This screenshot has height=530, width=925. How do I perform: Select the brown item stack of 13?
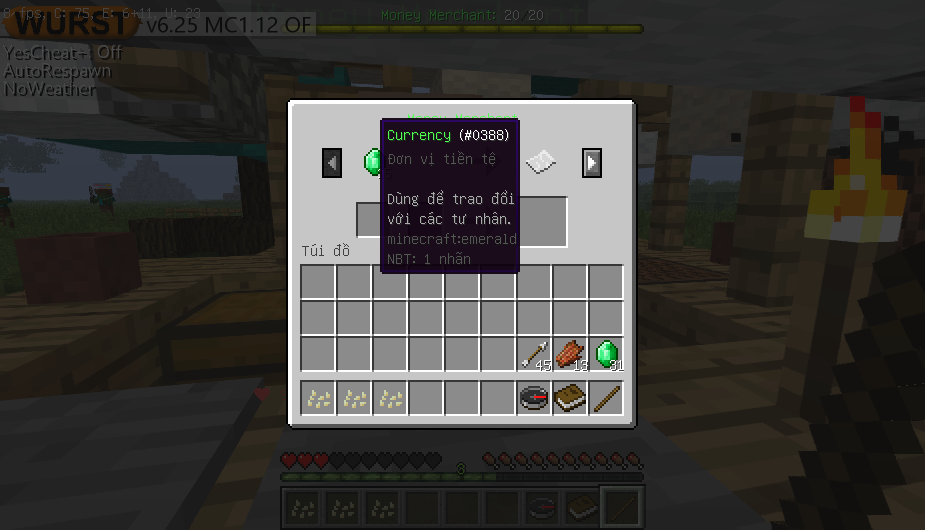pyautogui.click(x=570, y=354)
